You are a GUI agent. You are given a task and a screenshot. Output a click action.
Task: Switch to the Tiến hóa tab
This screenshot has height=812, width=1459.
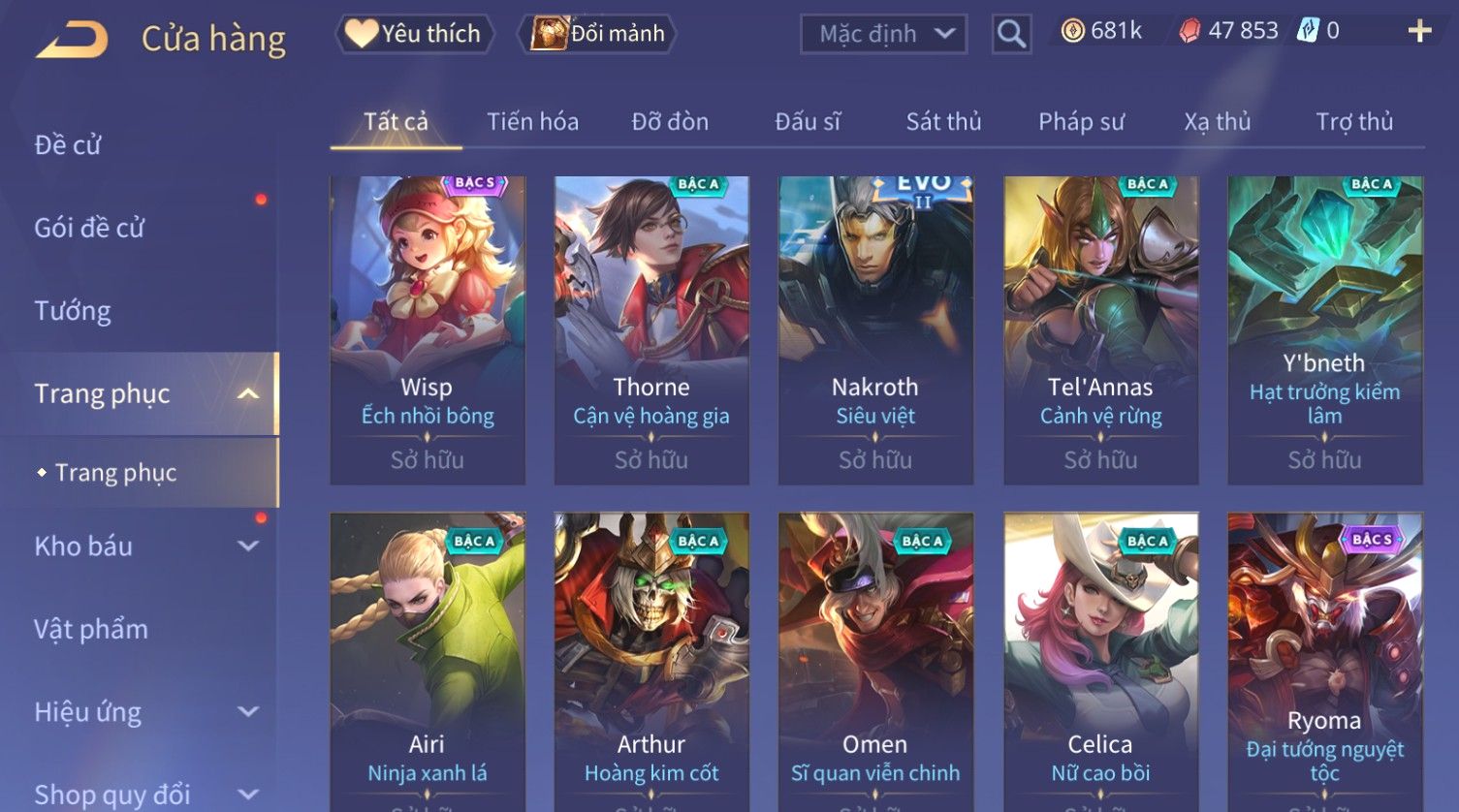(x=532, y=122)
